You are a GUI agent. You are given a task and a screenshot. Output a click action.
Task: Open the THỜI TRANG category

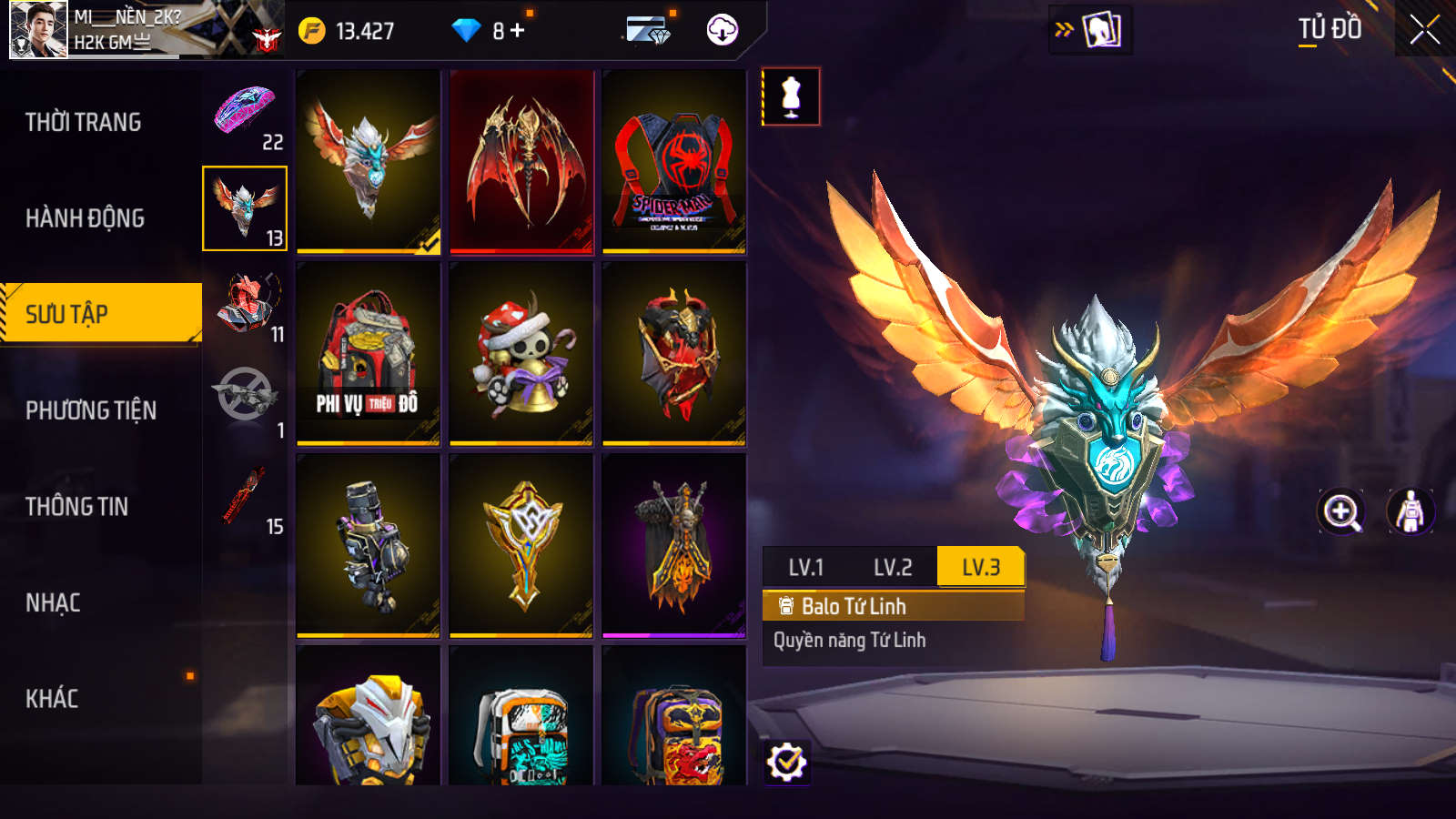(x=84, y=122)
